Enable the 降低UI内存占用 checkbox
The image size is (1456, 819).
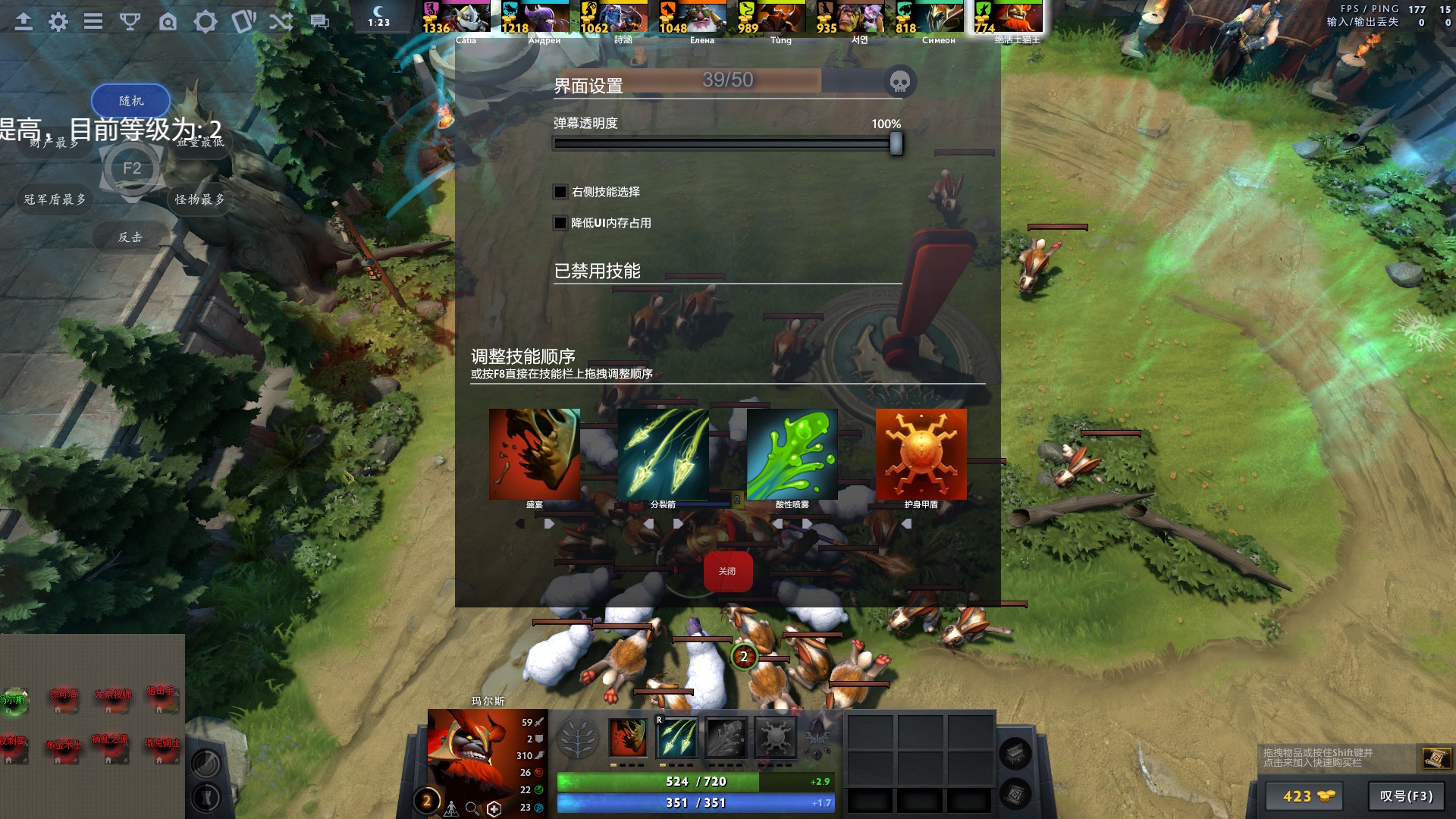coord(560,223)
